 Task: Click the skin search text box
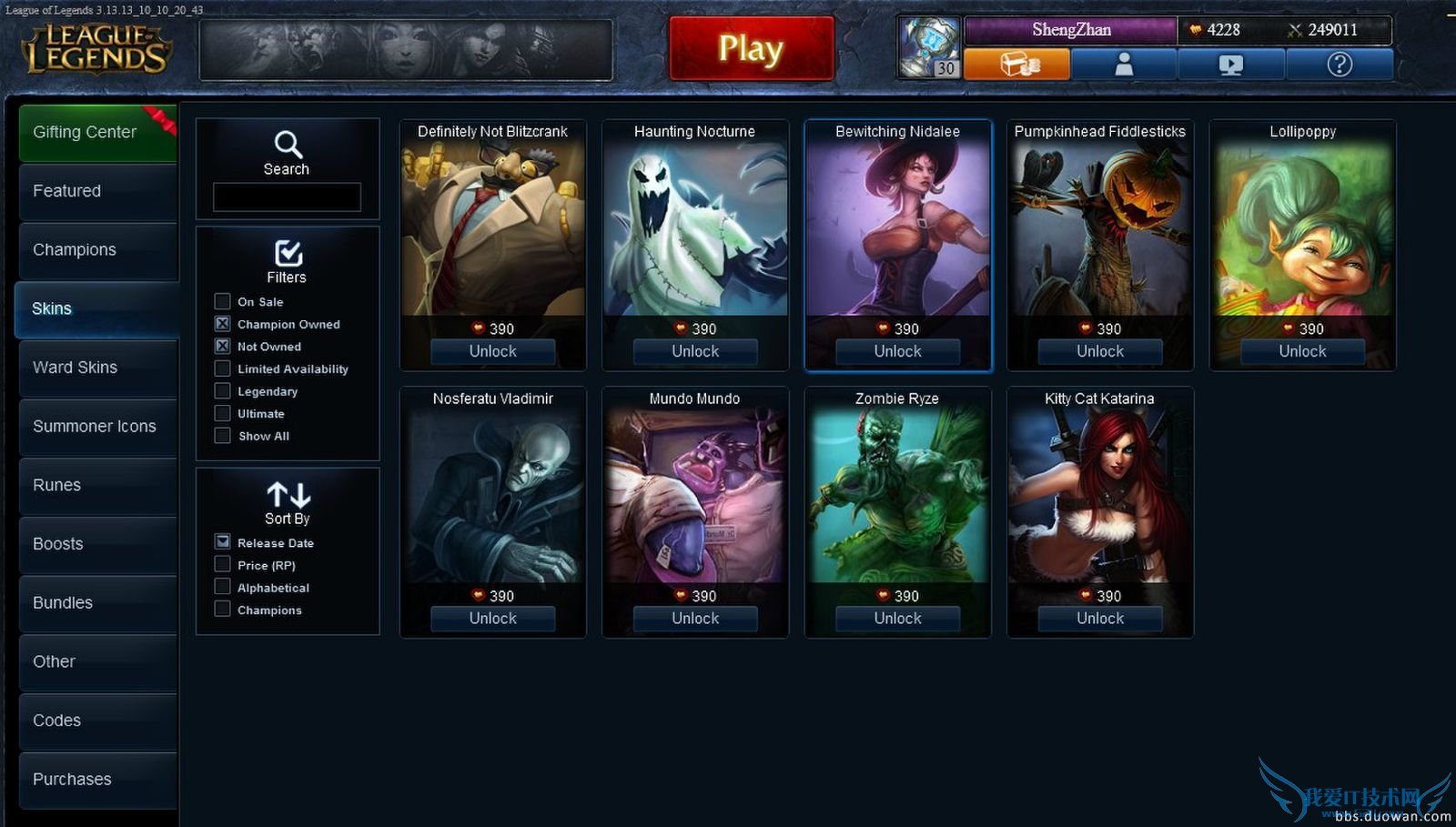[x=287, y=197]
